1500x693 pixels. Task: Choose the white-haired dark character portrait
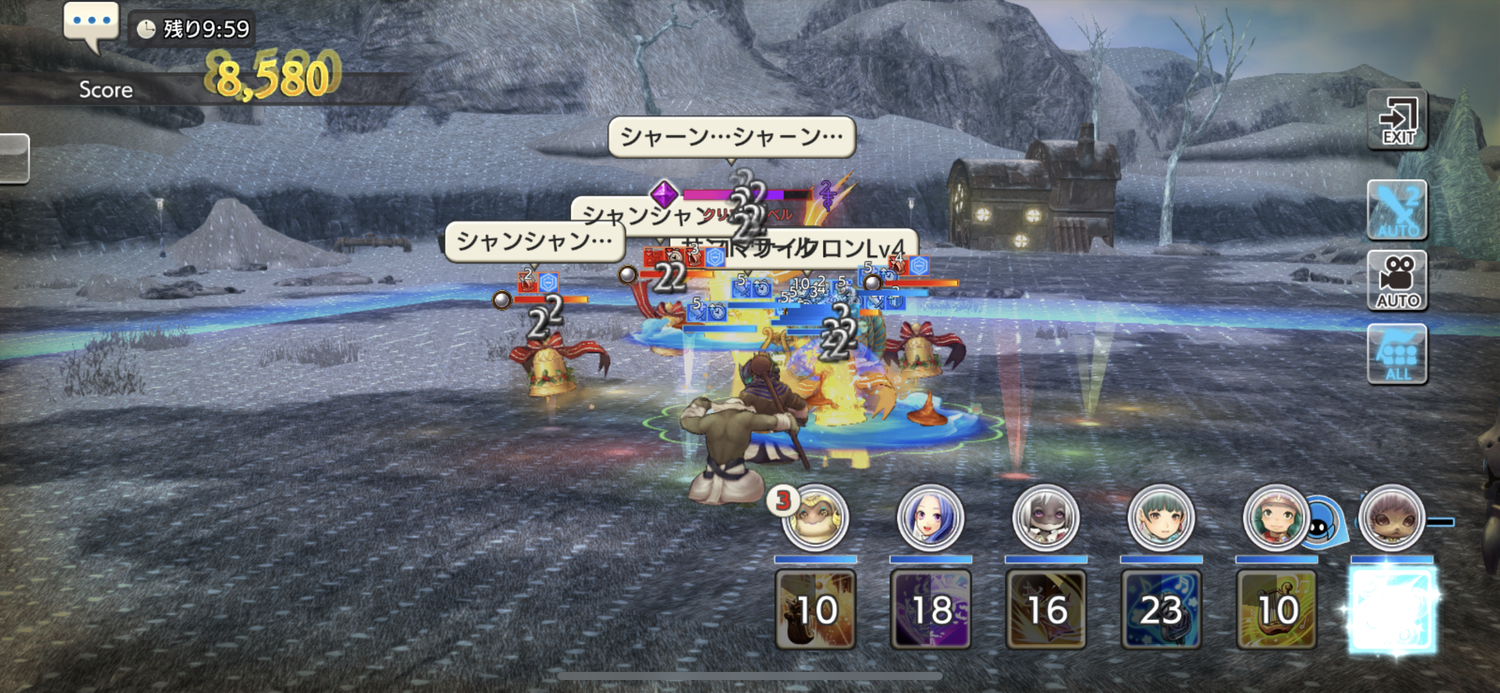[x=1045, y=518]
